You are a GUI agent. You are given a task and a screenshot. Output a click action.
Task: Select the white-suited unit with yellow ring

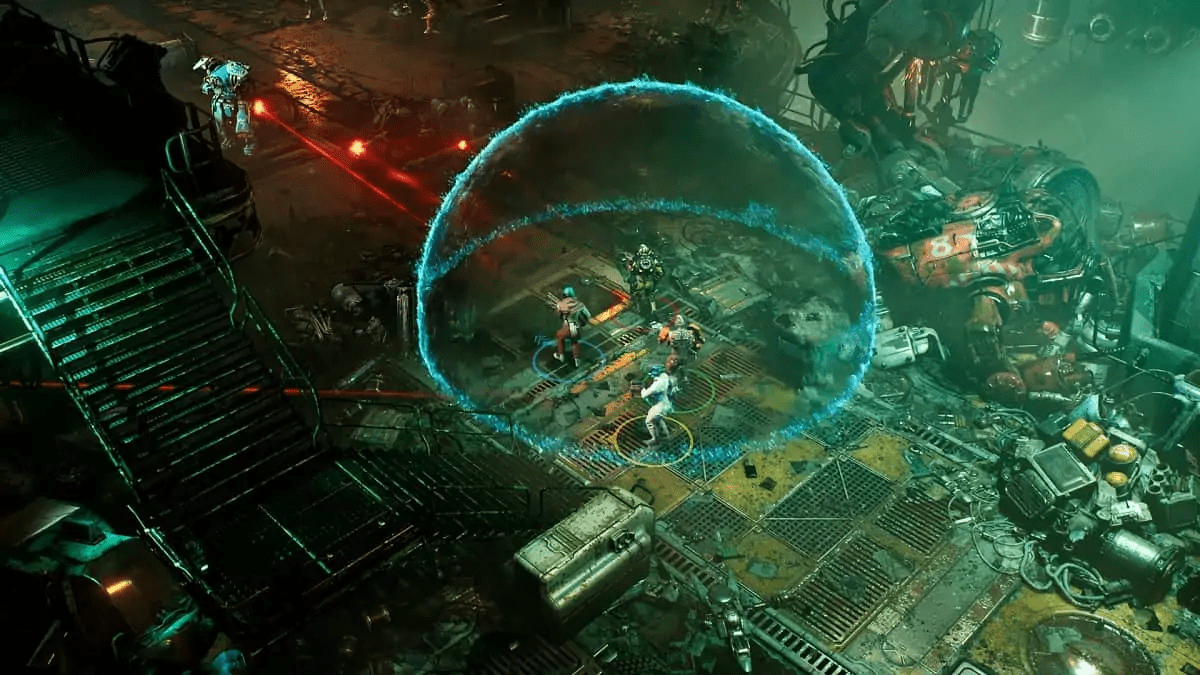(659, 402)
